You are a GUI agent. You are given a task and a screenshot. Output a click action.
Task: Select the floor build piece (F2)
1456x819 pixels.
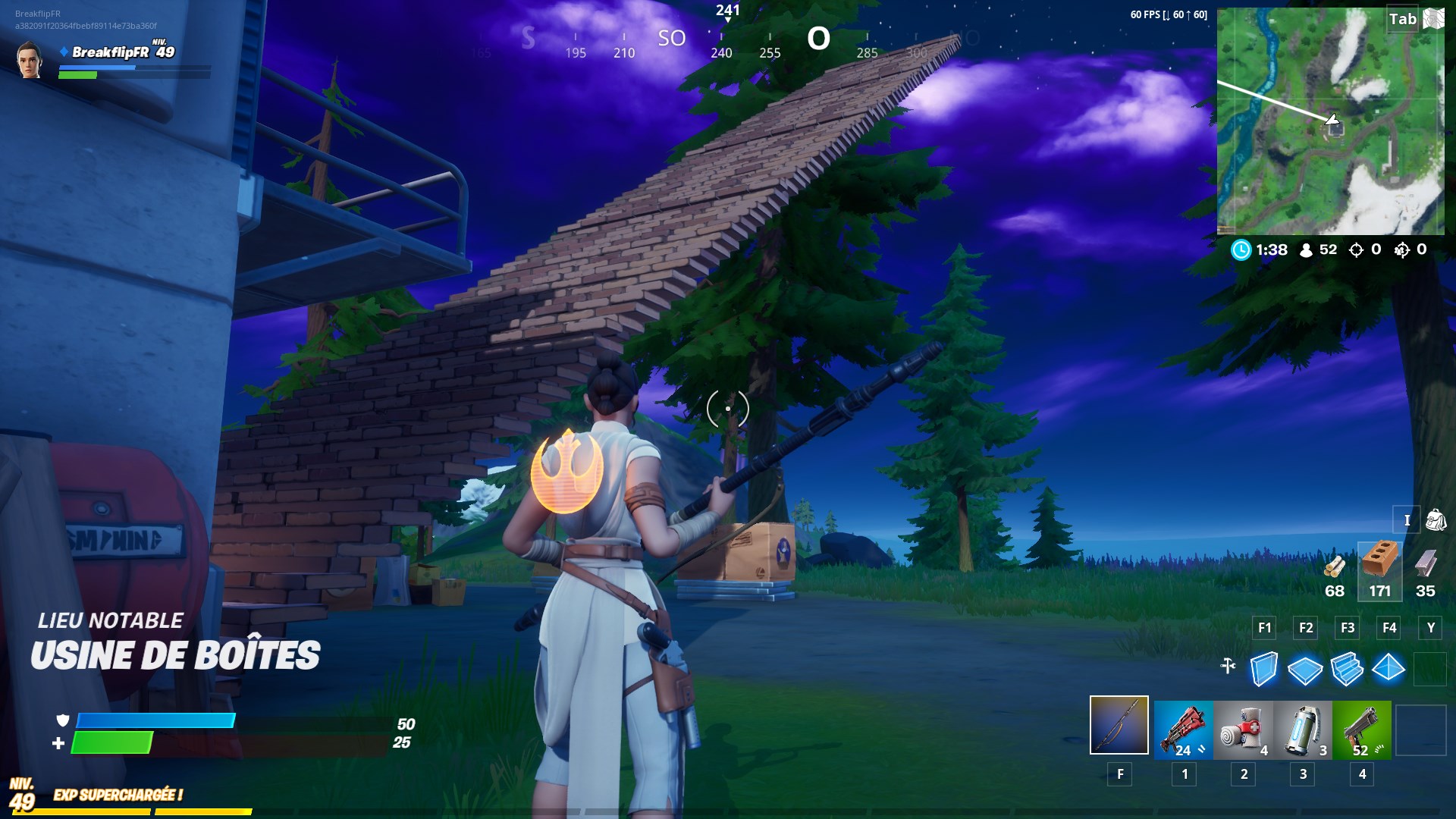coord(1306,670)
